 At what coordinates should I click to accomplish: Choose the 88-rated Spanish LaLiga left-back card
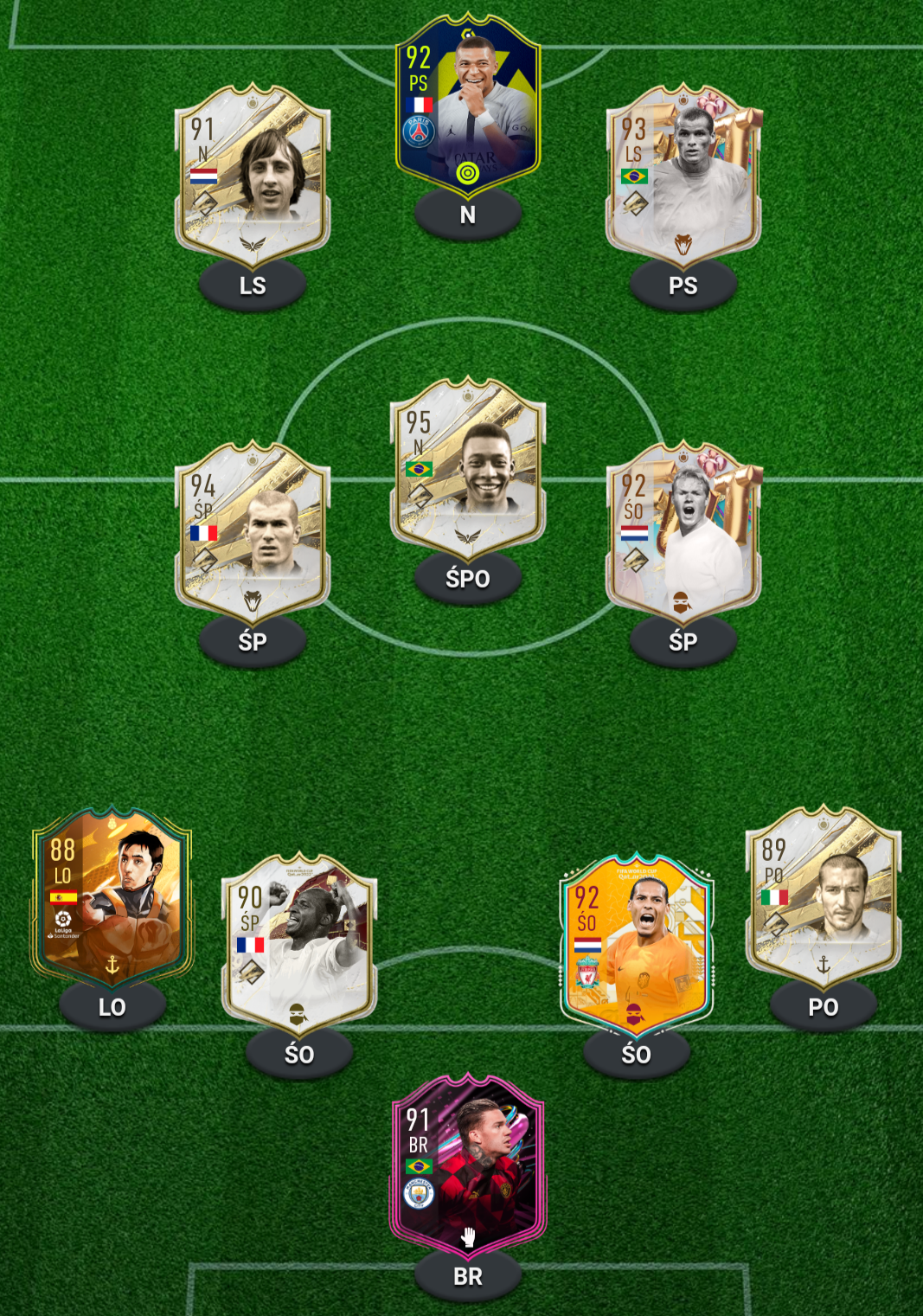112,900
